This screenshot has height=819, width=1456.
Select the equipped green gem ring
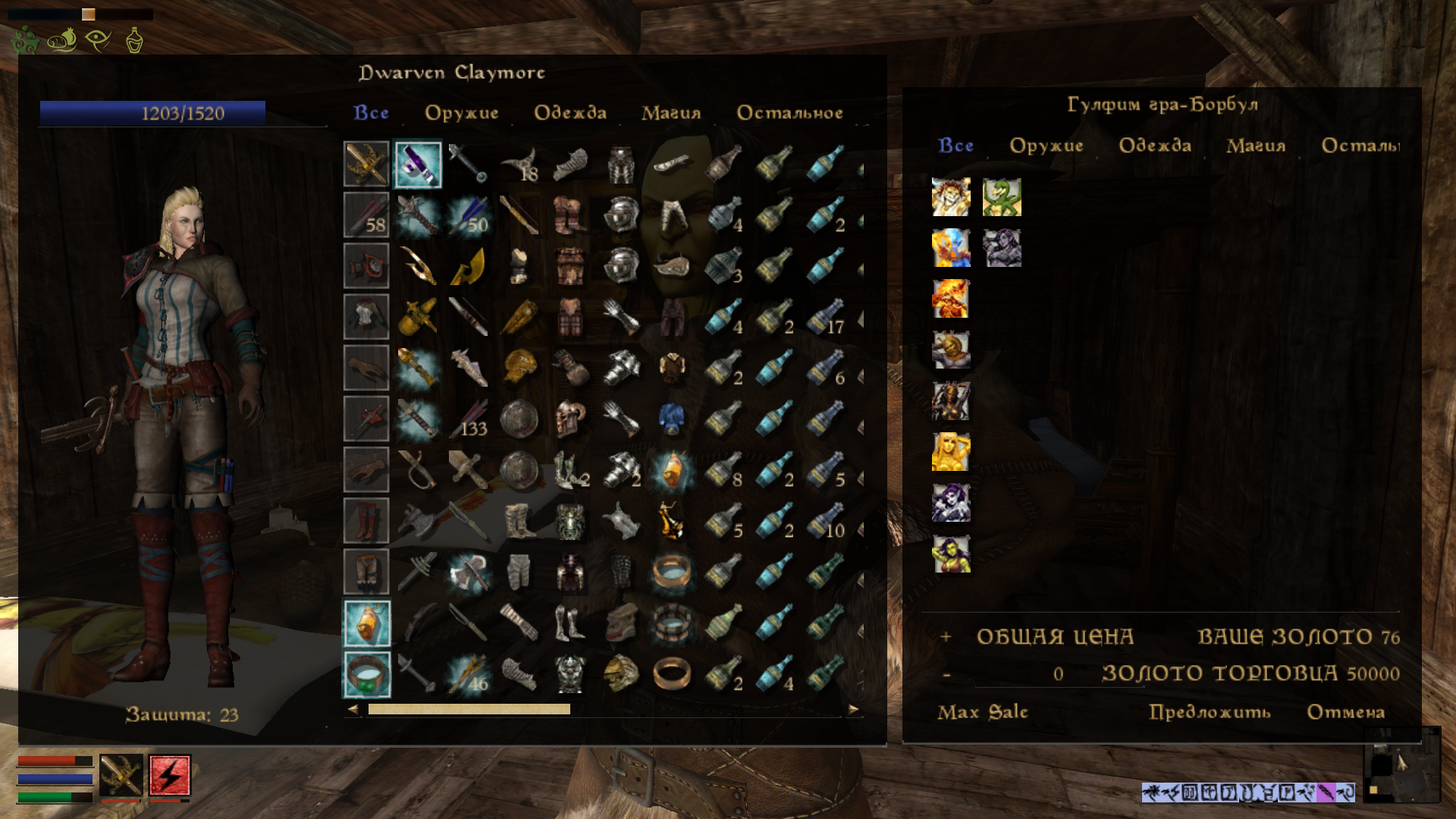coord(367,674)
